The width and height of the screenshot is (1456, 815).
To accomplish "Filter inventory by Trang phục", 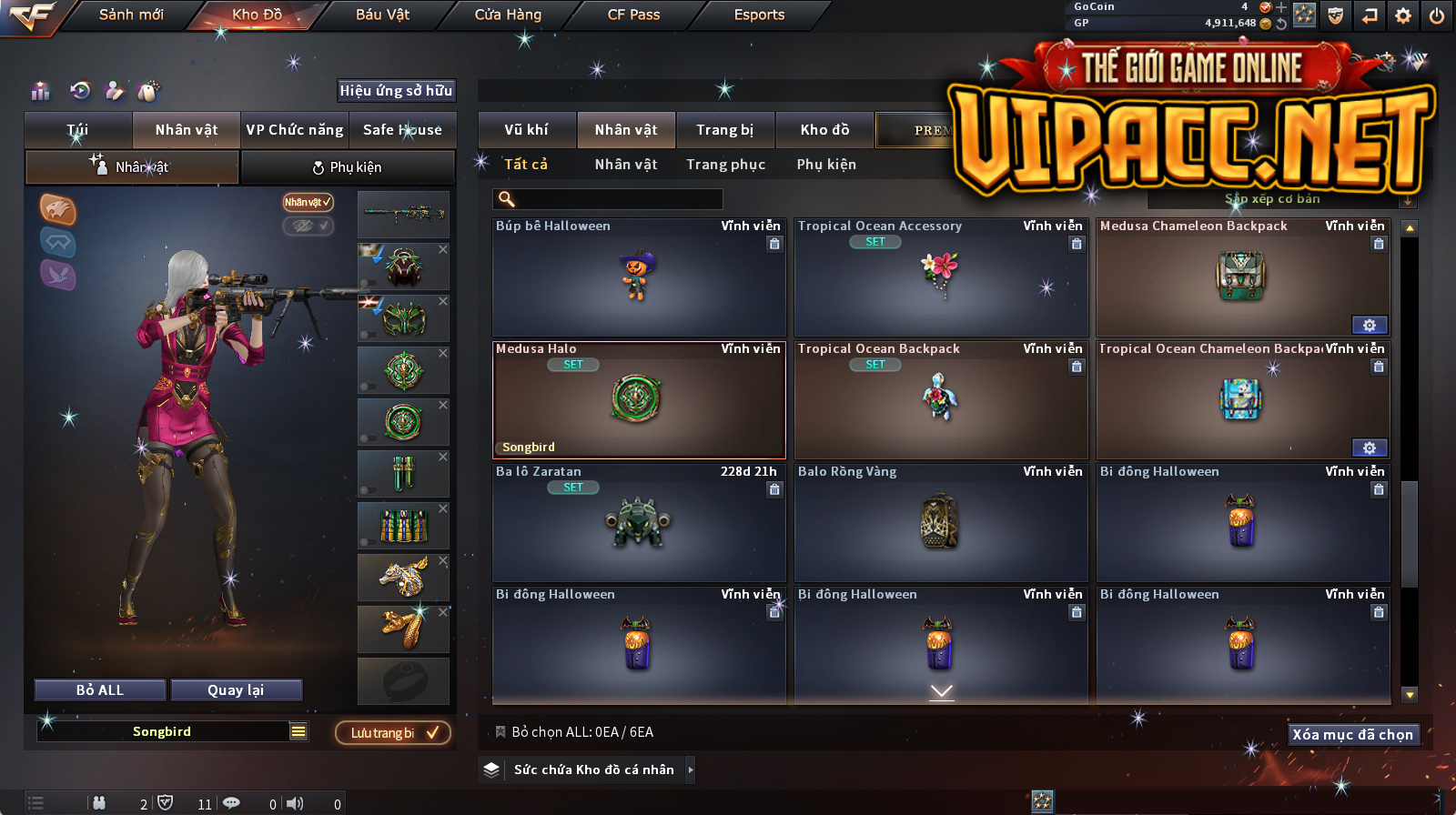I will tap(725, 165).
